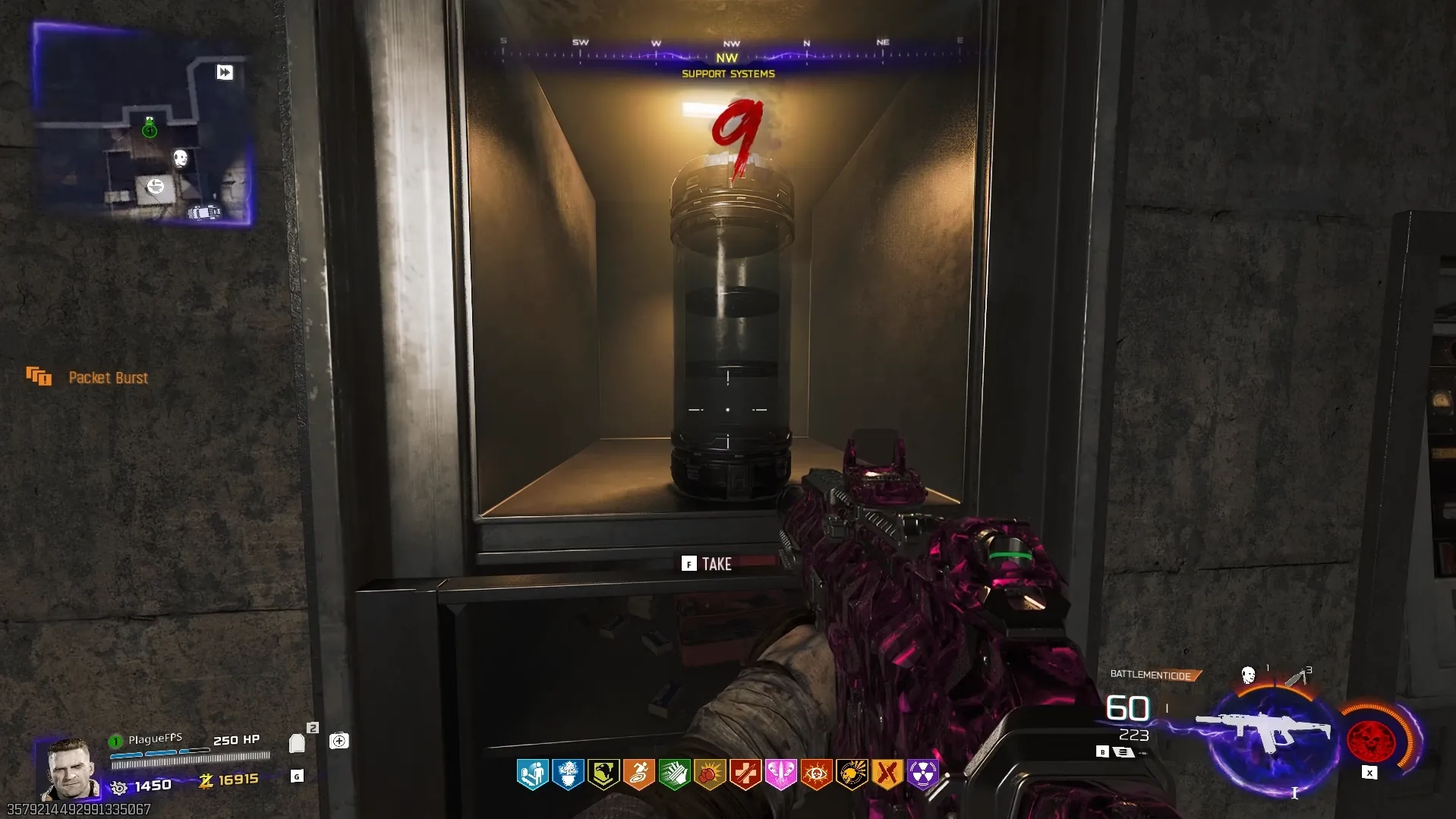Select the red cross revive perk icon
The image size is (1456, 819).
pos(745,774)
